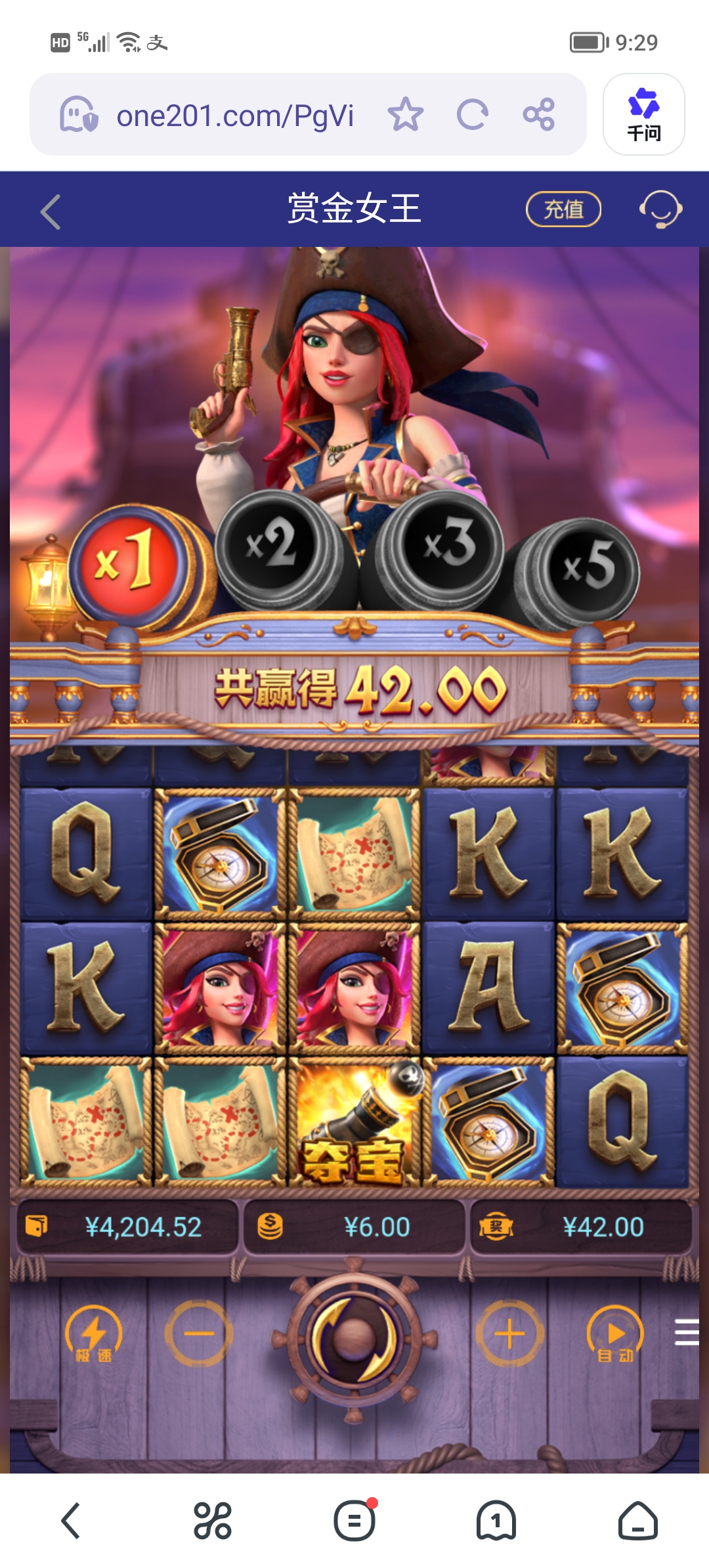Toggle turbo speed lightning button
The width and height of the screenshot is (709, 1568).
click(x=93, y=1335)
